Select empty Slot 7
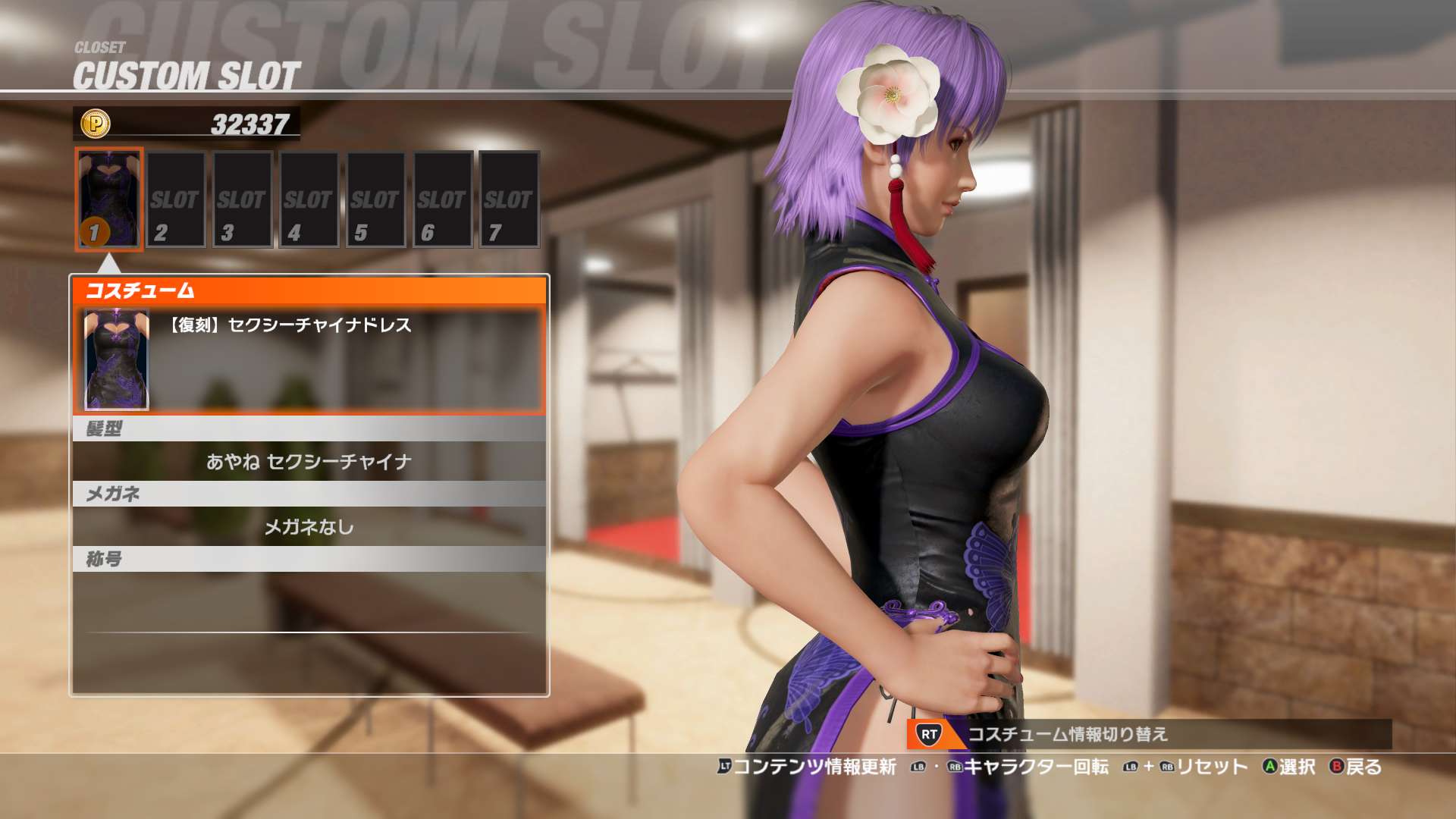Image resolution: width=1456 pixels, height=819 pixels. [x=509, y=199]
